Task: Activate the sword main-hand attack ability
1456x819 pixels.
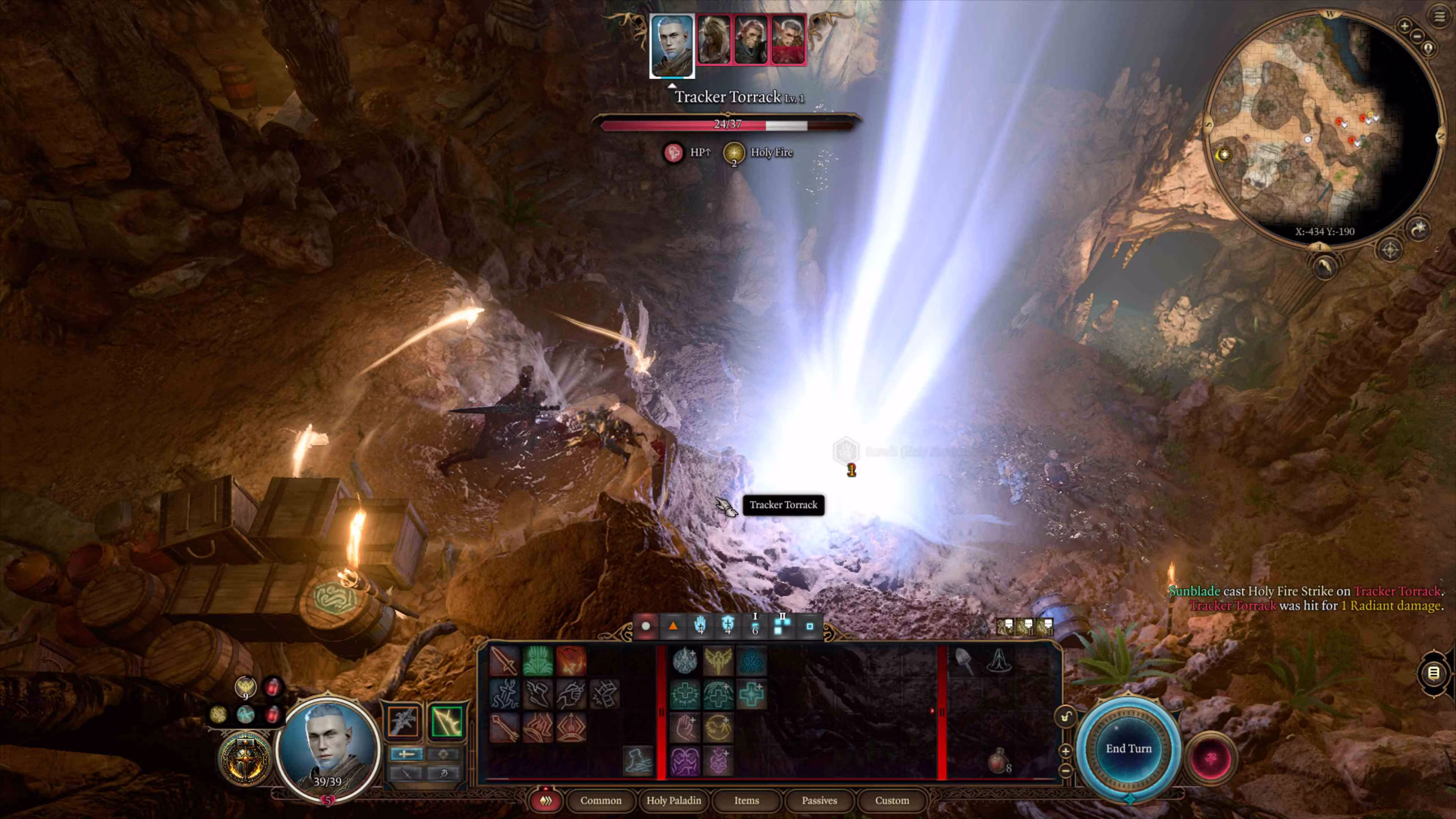Action: 504,661
